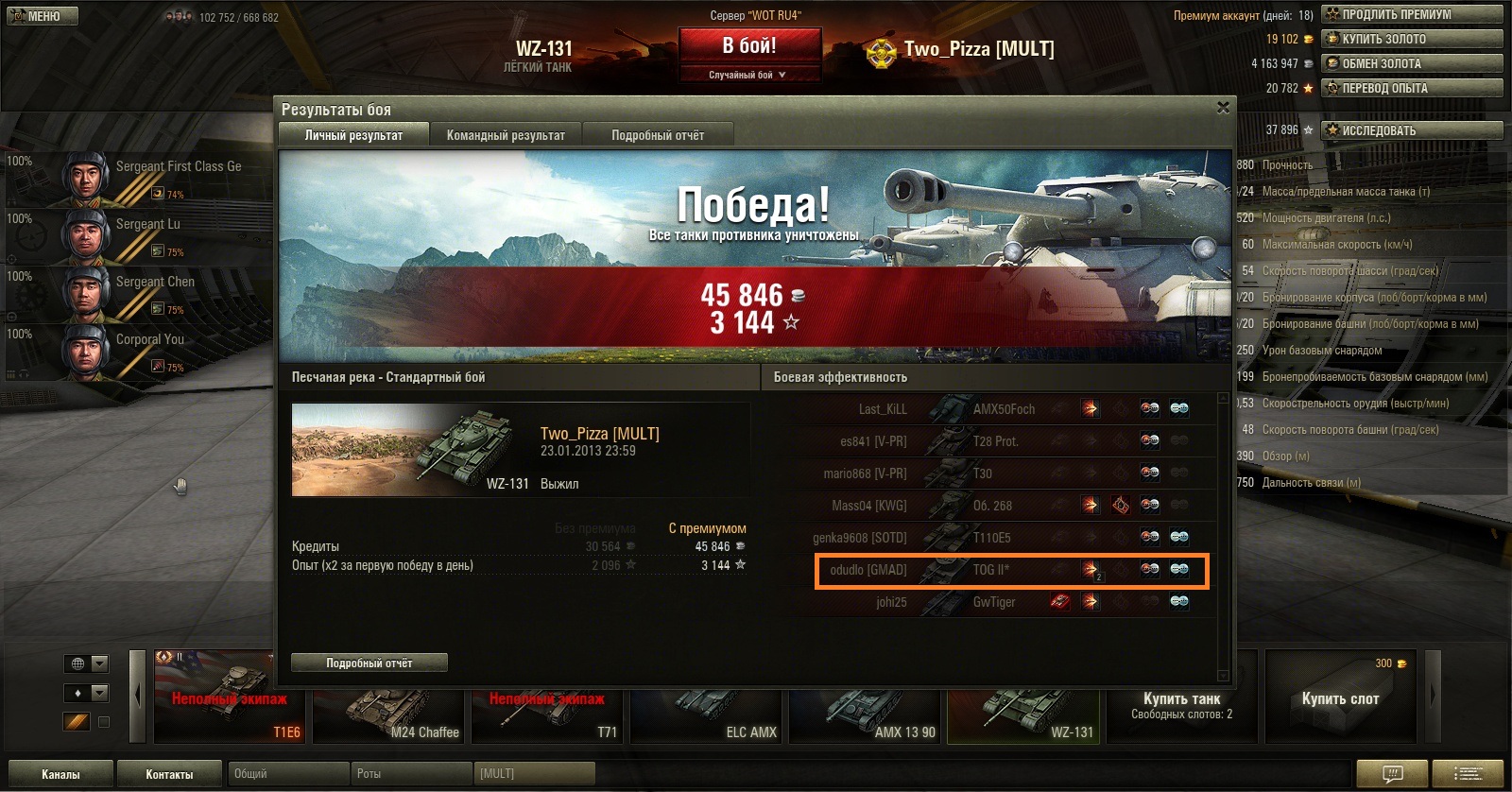Select КУПИТЬ ЗОЛОТО button

pos(1411,39)
